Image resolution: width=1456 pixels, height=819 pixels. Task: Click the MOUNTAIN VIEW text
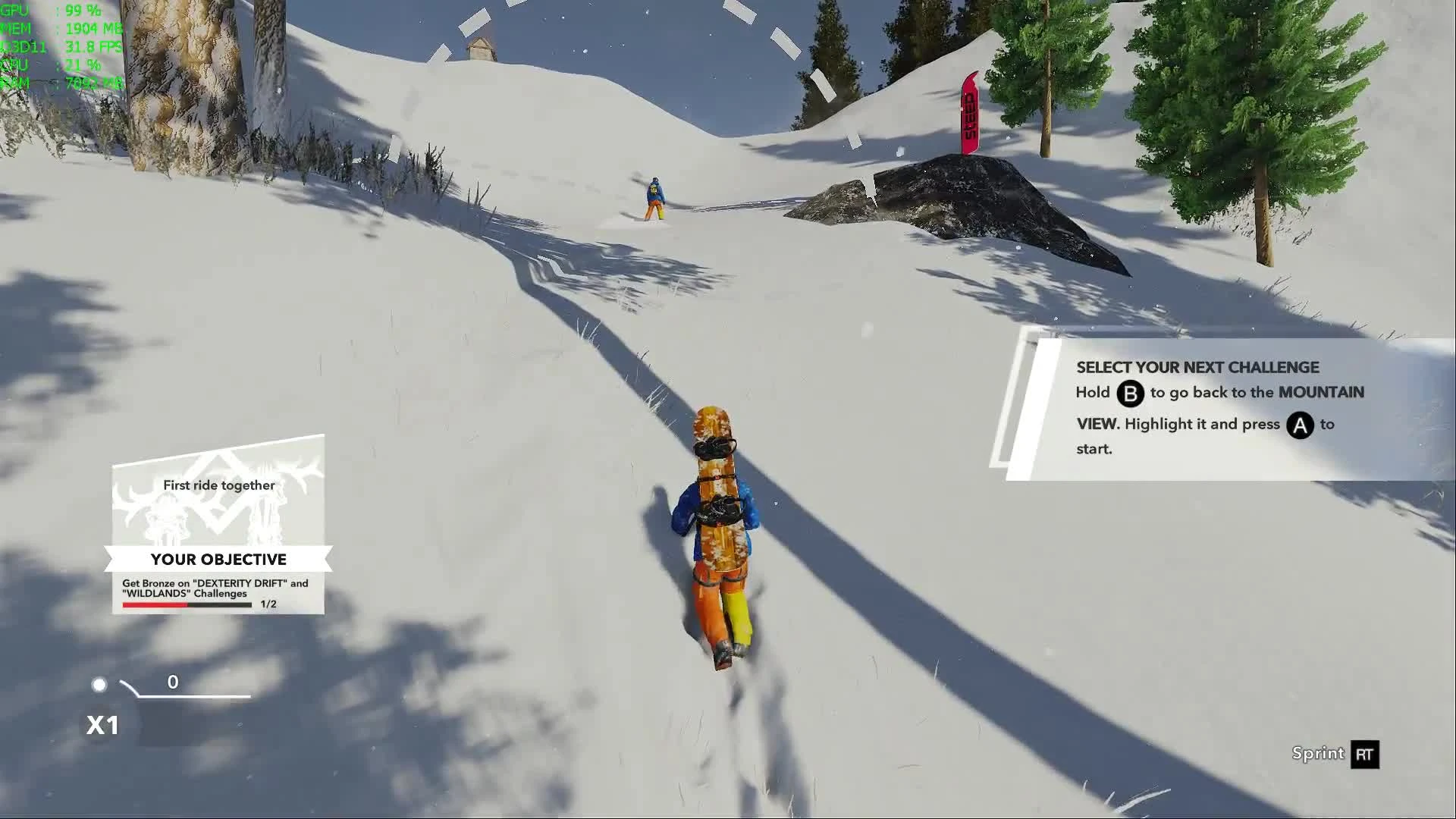(x=1322, y=393)
